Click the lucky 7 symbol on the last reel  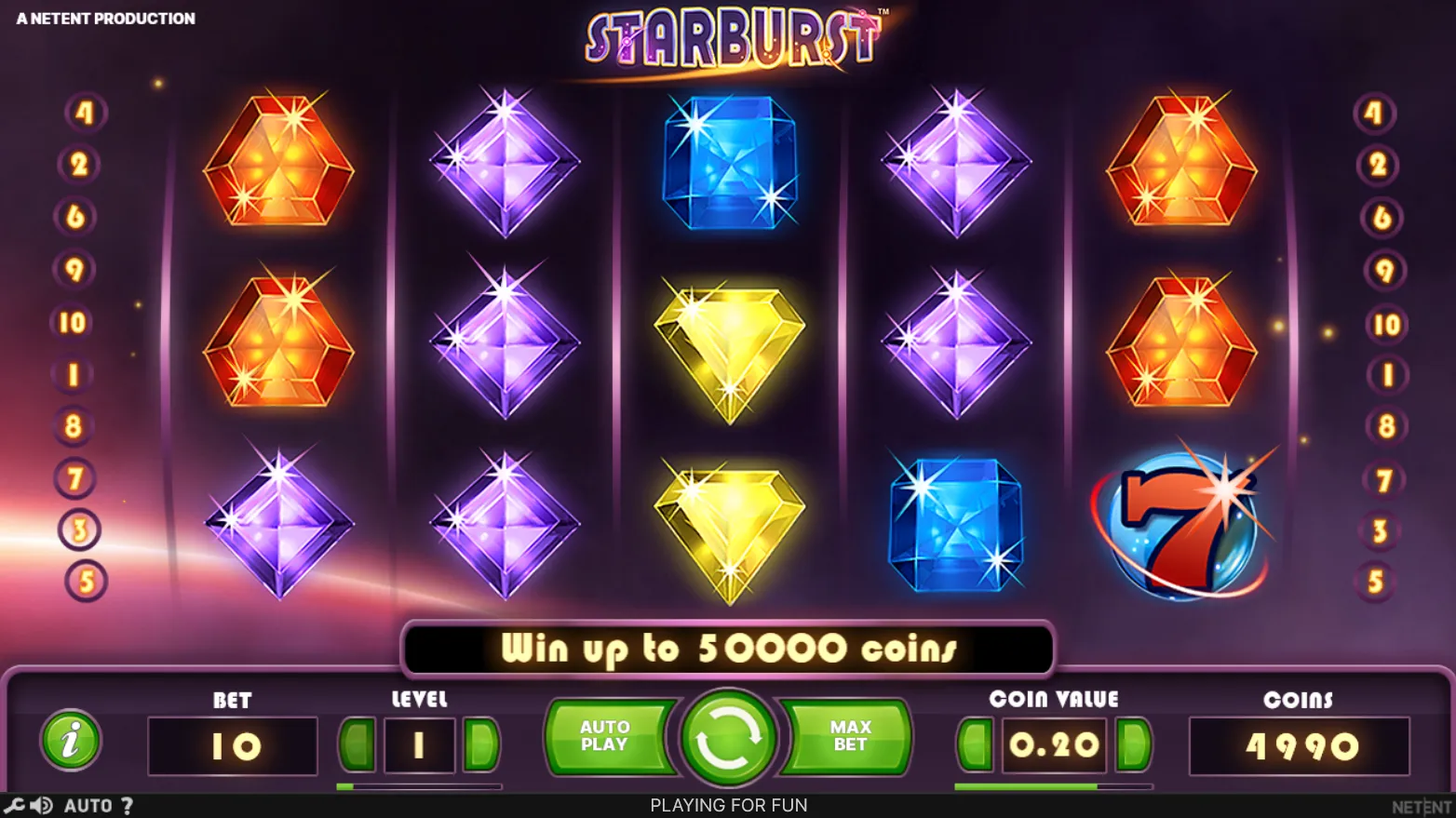click(1179, 530)
